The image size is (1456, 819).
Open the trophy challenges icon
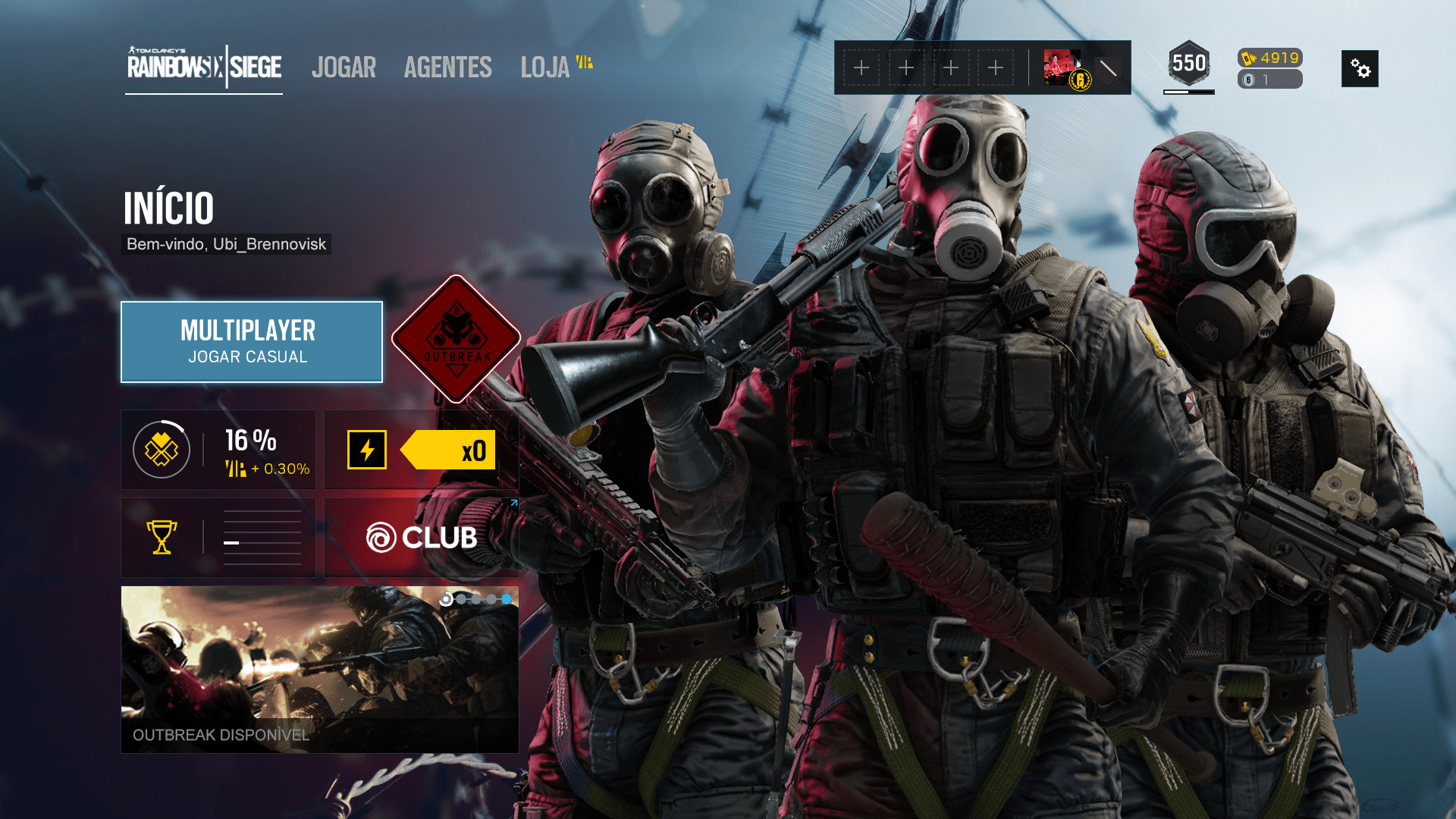point(162,538)
